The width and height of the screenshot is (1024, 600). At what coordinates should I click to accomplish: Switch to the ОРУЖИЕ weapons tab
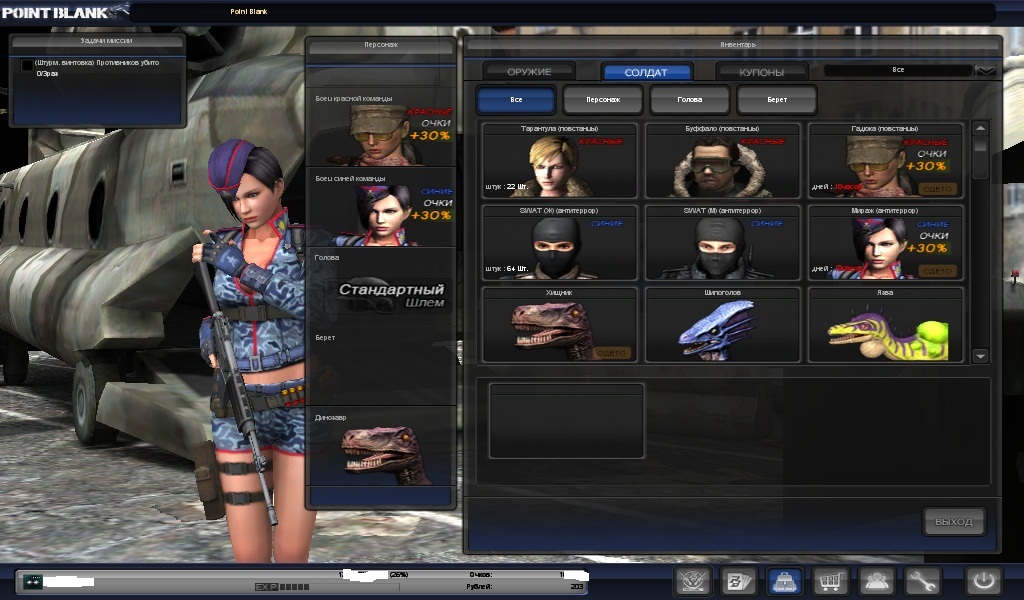[529, 72]
